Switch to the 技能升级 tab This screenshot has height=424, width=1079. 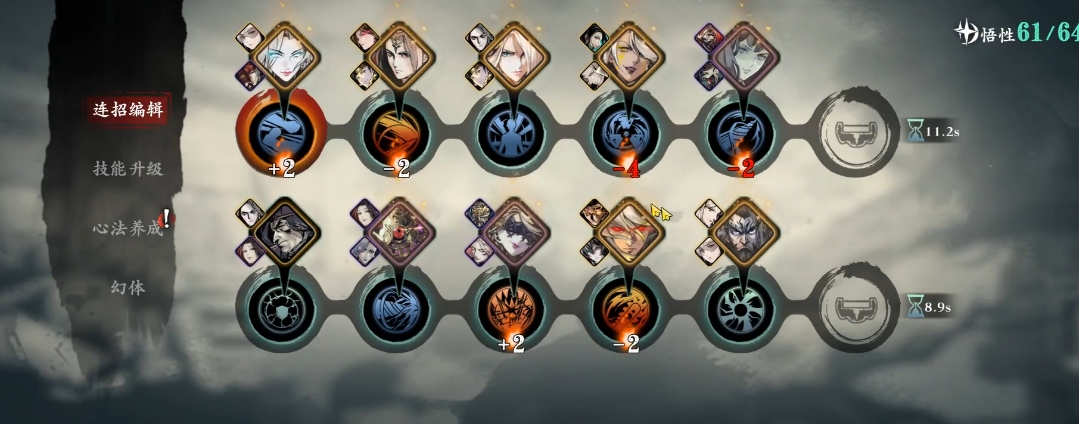[x=127, y=168]
